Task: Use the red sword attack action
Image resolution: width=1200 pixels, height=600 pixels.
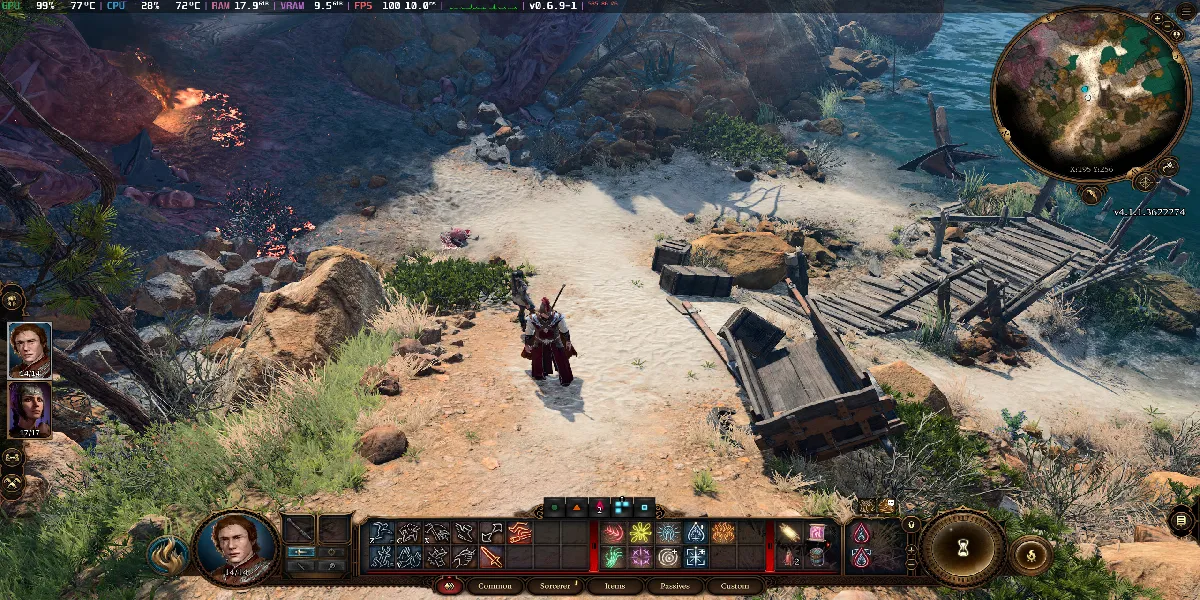Action: pos(491,557)
